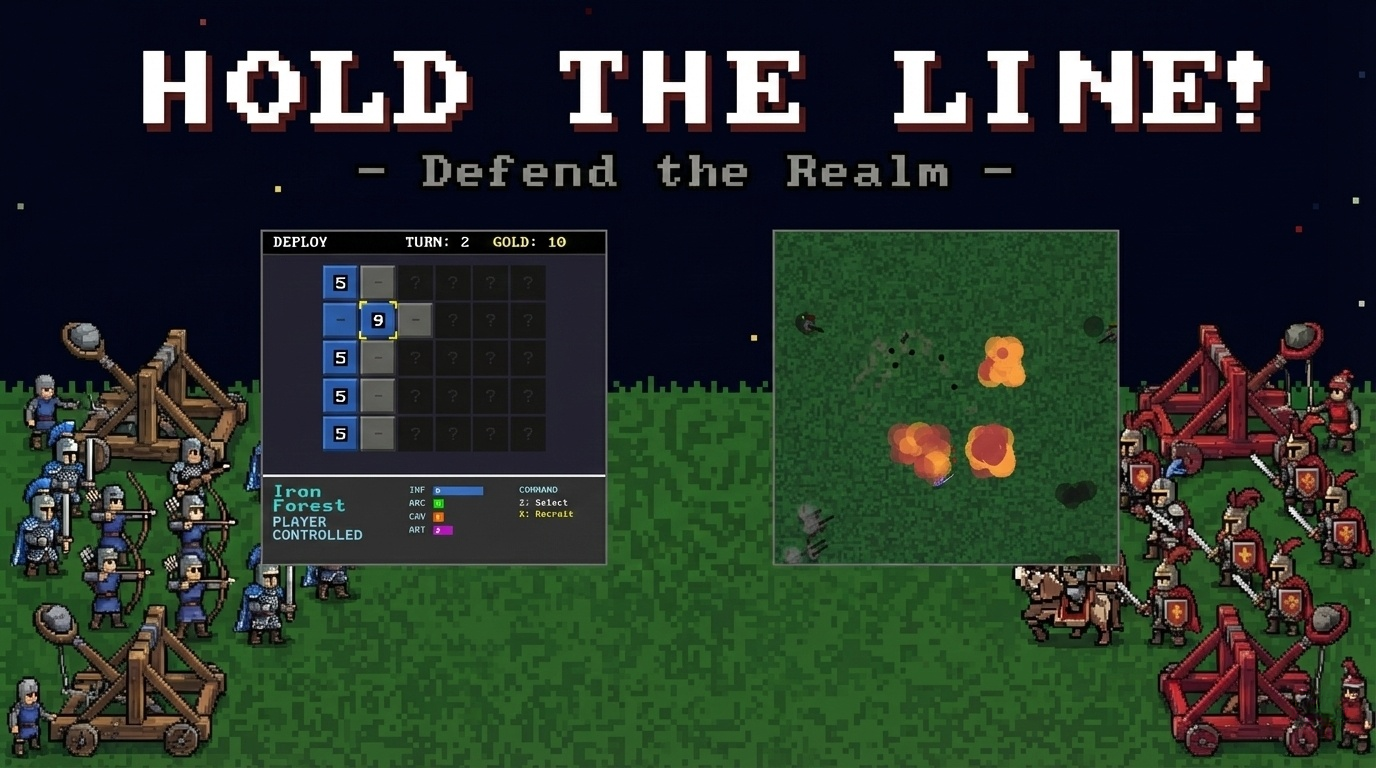Activate the Z: Select command
Viewport: 1376px width, 768px height.
tap(544, 502)
